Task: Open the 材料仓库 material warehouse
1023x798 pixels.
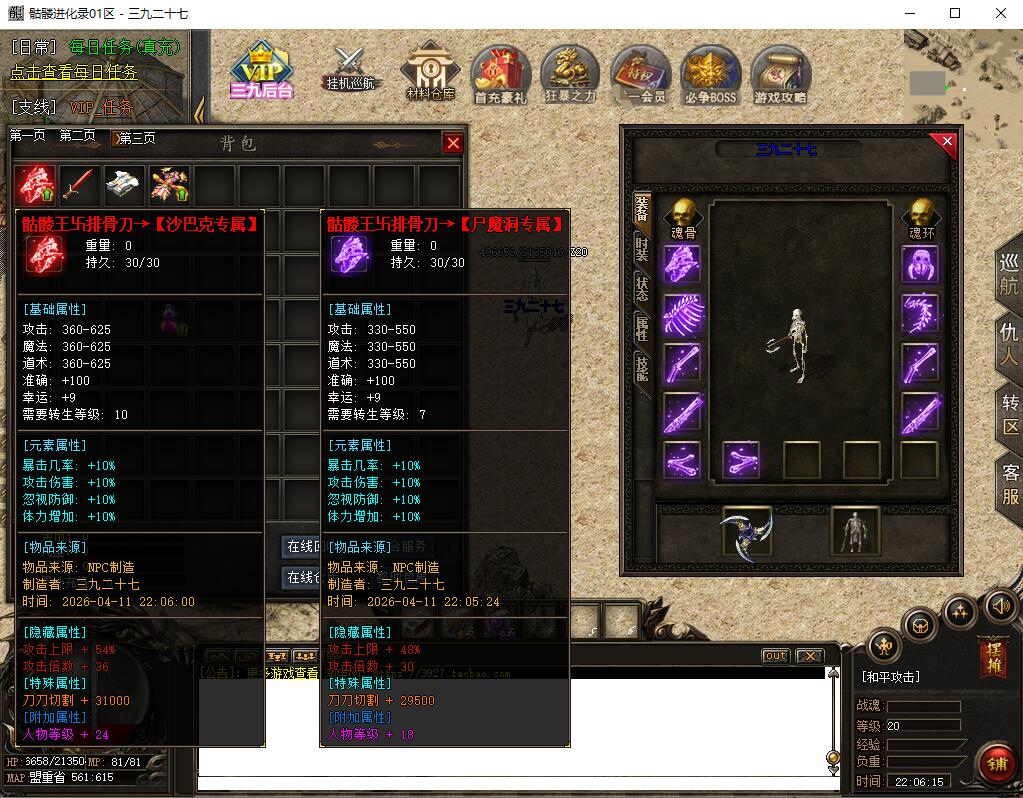Action: tap(430, 72)
